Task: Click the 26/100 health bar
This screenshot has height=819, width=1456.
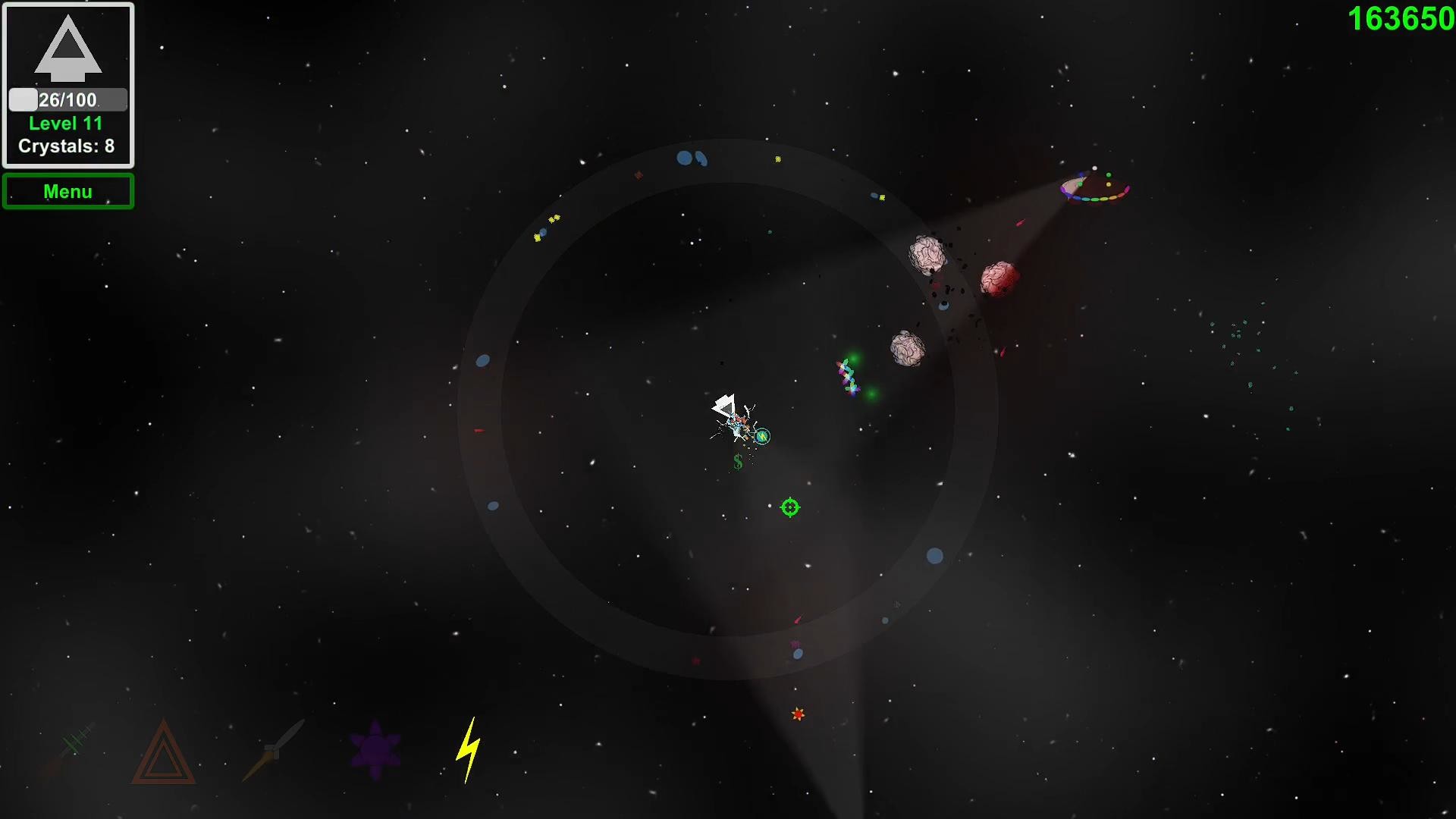Action: tap(67, 99)
